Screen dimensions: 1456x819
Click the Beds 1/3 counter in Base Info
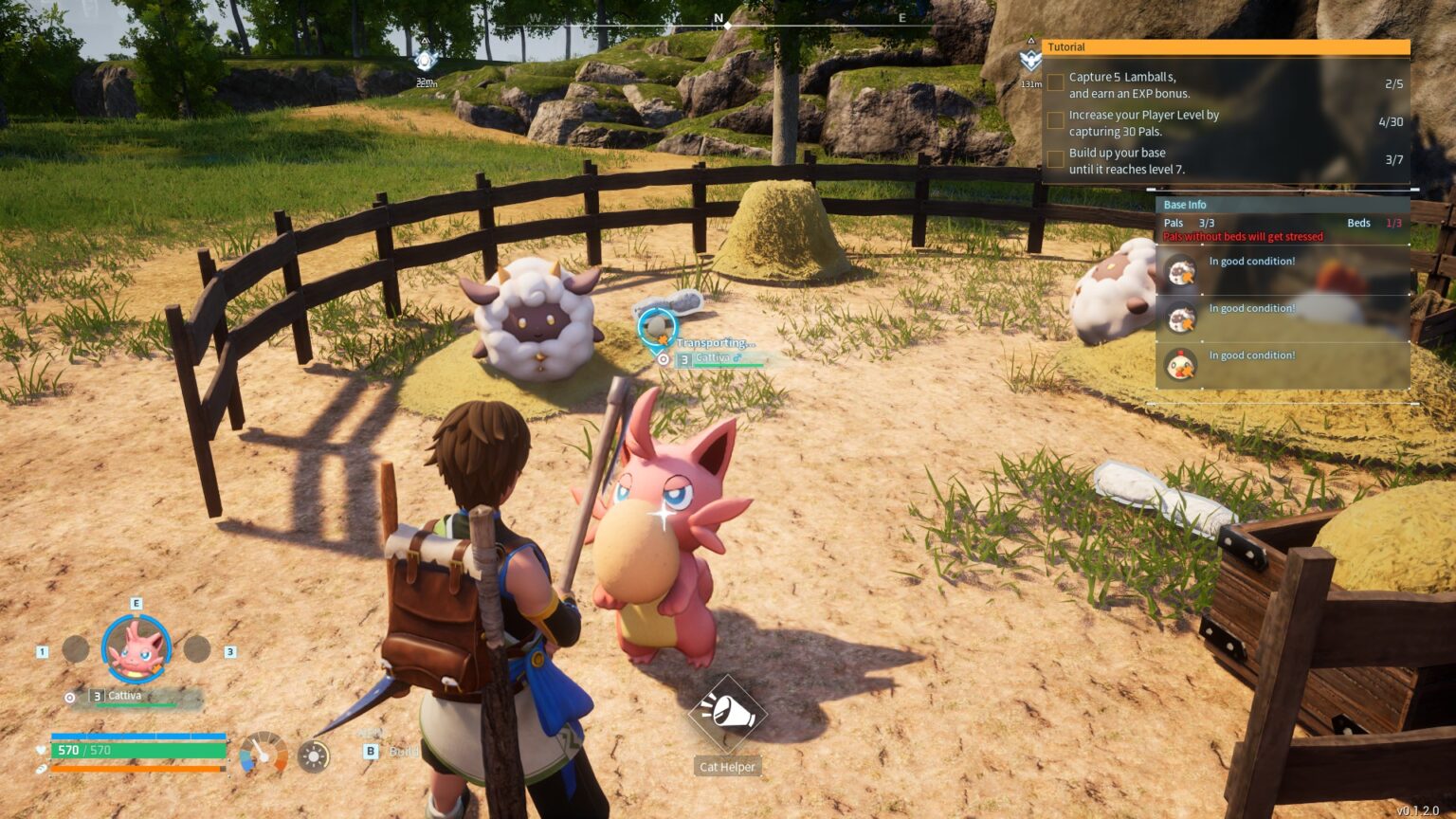coord(1374,224)
